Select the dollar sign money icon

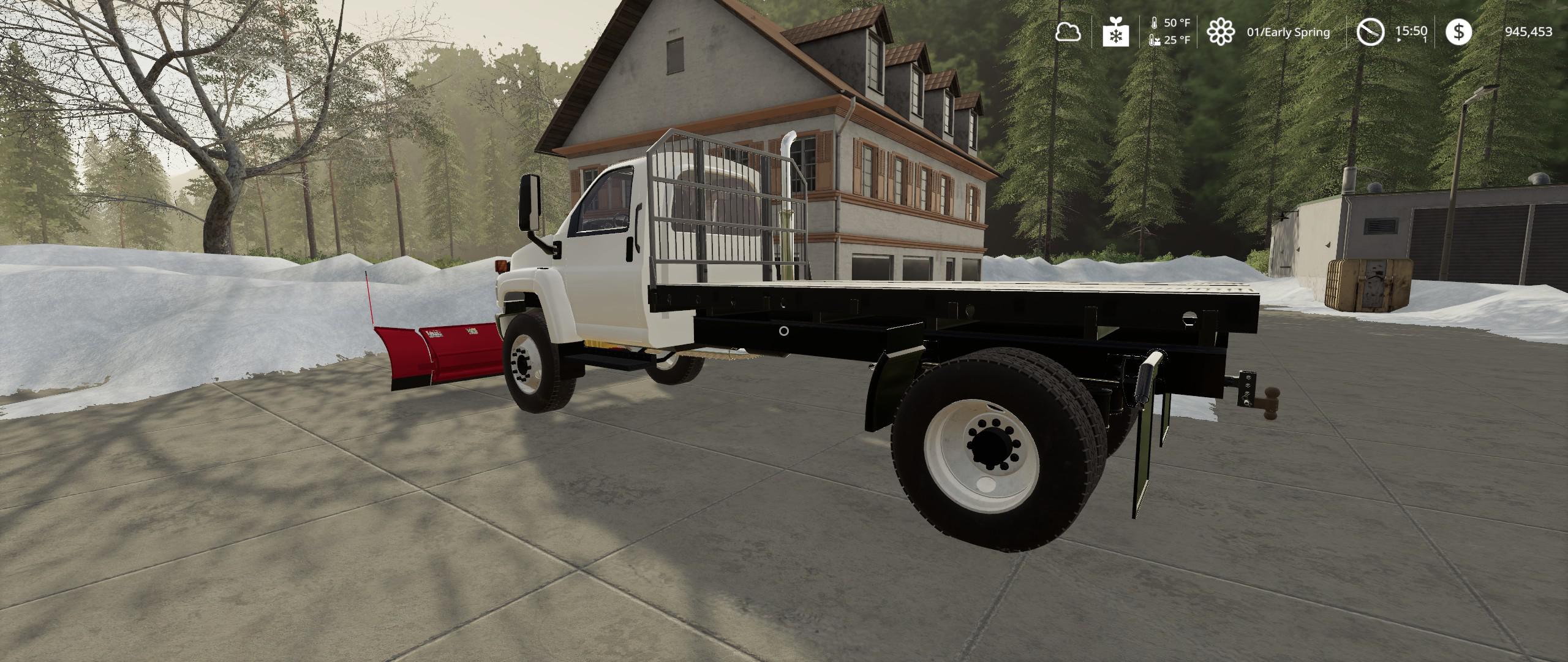click(x=1458, y=32)
